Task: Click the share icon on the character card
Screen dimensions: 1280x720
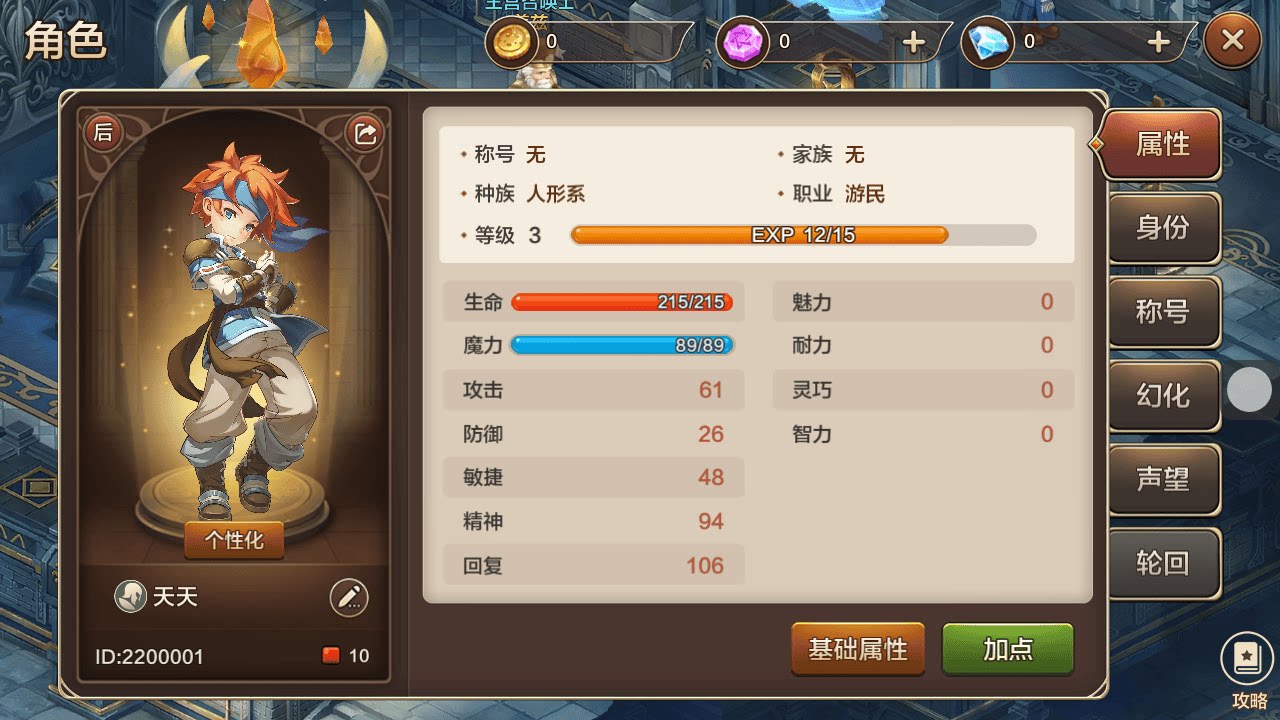Action: 366,131
